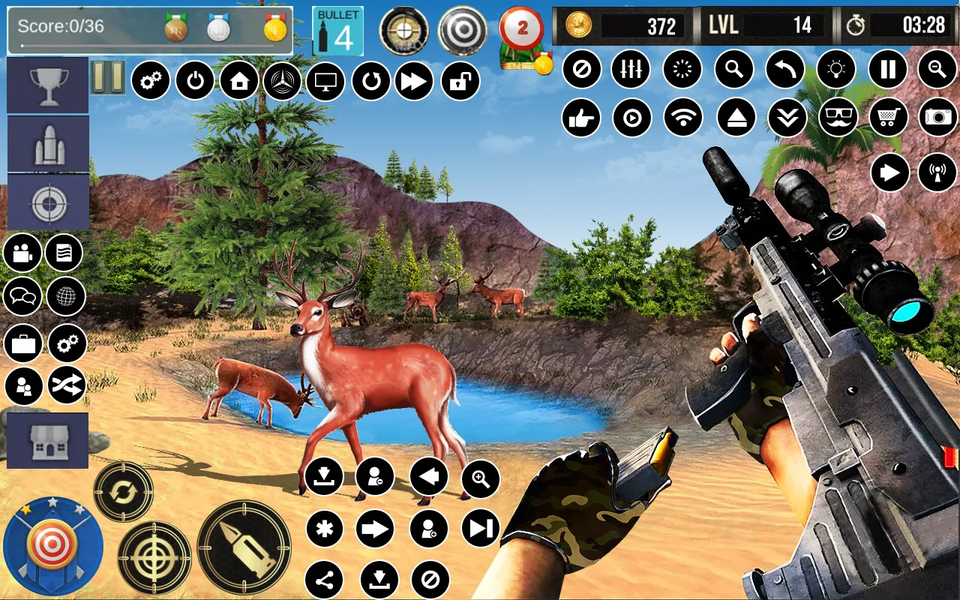The width and height of the screenshot is (960, 600).
Task: Open the briefcase icon
Action: 23,343
